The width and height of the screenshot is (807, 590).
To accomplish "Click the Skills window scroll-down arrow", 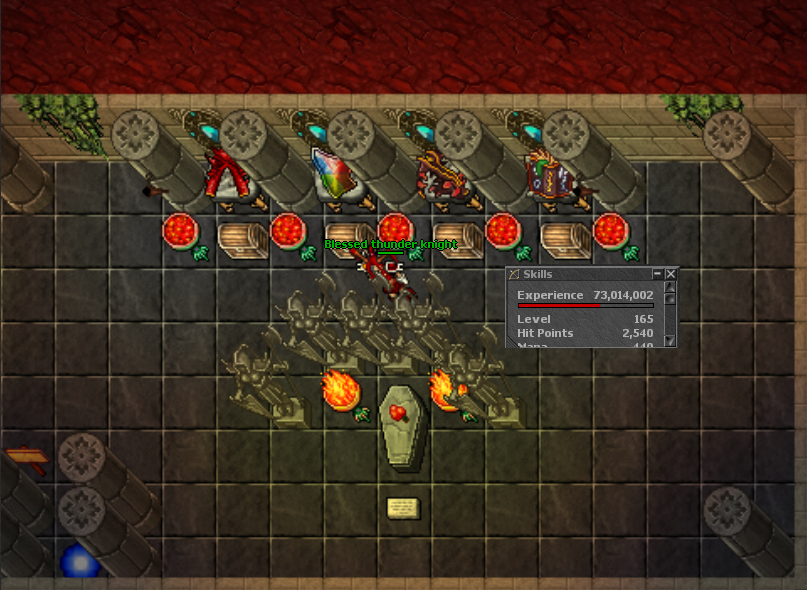I will tap(671, 340).
